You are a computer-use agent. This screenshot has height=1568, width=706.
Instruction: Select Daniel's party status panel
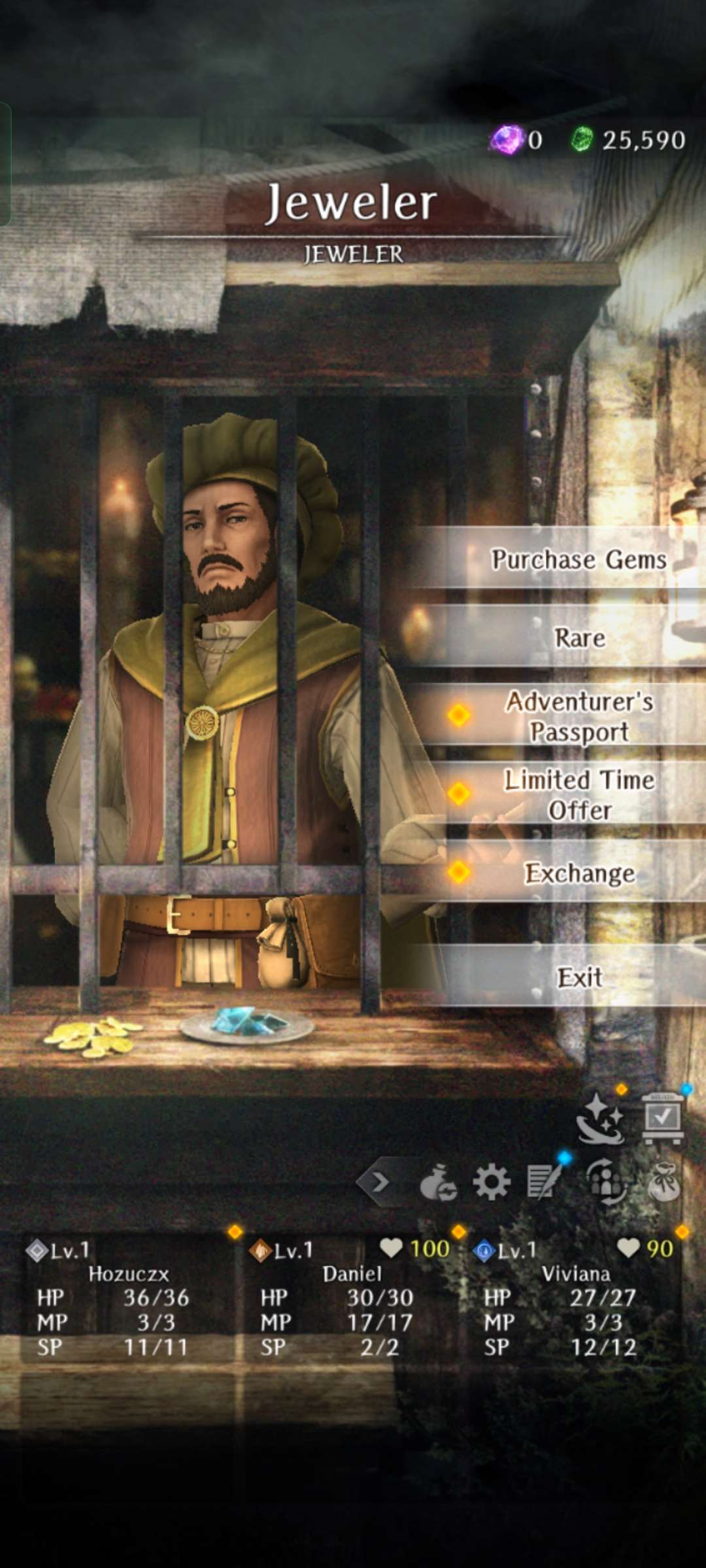[x=352, y=1298]
